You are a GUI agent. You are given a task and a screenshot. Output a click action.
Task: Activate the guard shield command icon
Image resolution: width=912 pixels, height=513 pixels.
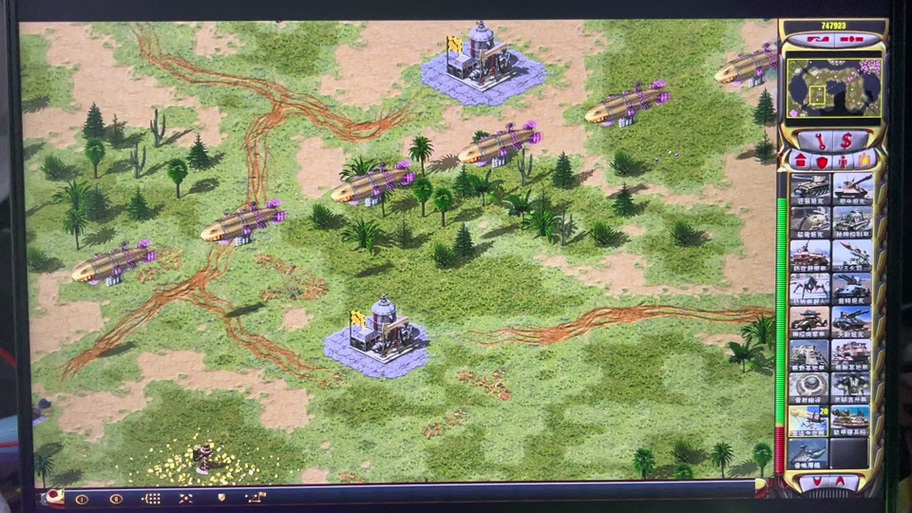[220, 498]
